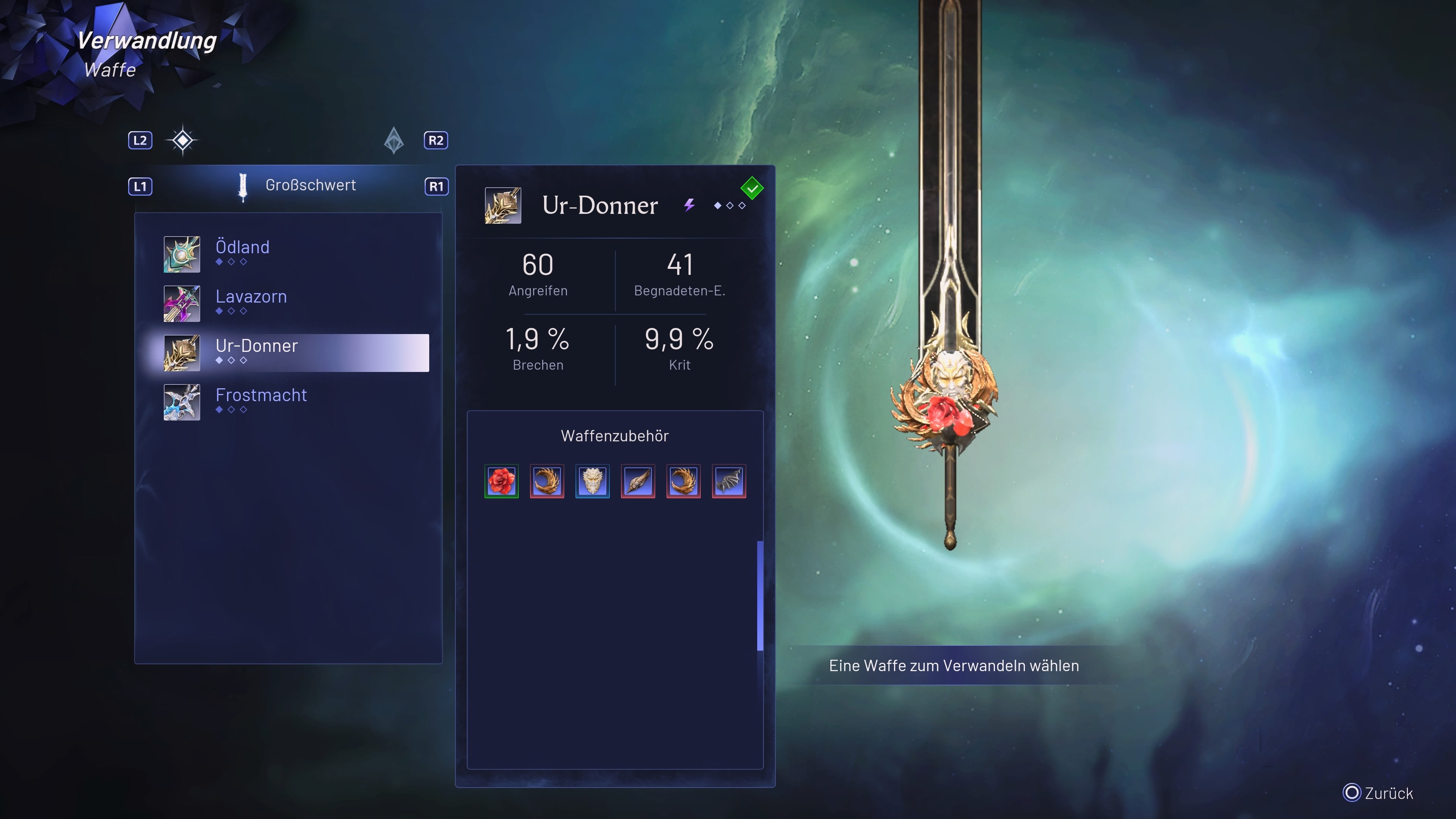
Task: Click the Waffenzubehör panel scrollbar
Action: (x=759, y=596)
